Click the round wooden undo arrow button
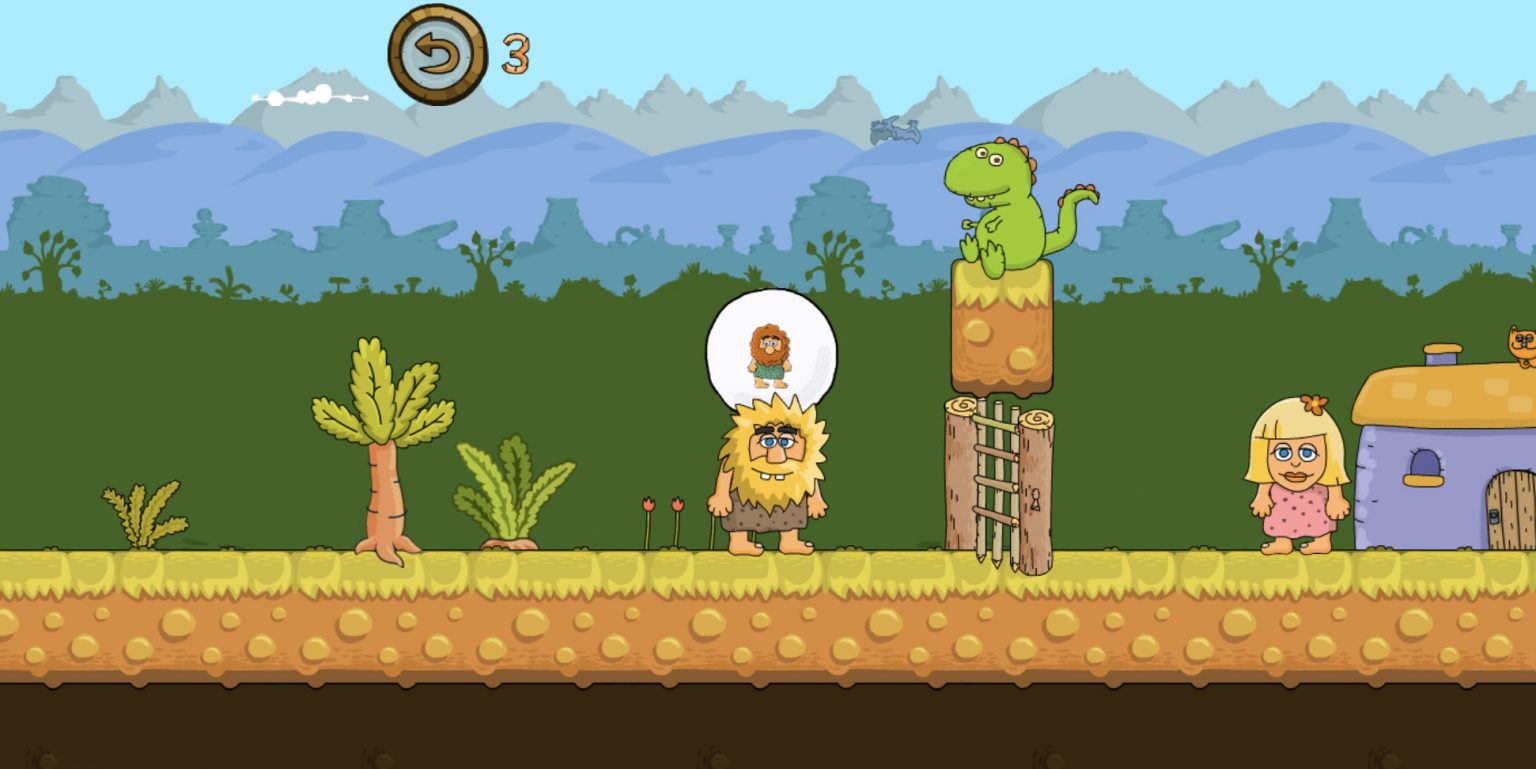This screenshot has width=1536, height=769. [x=438, y=55]
